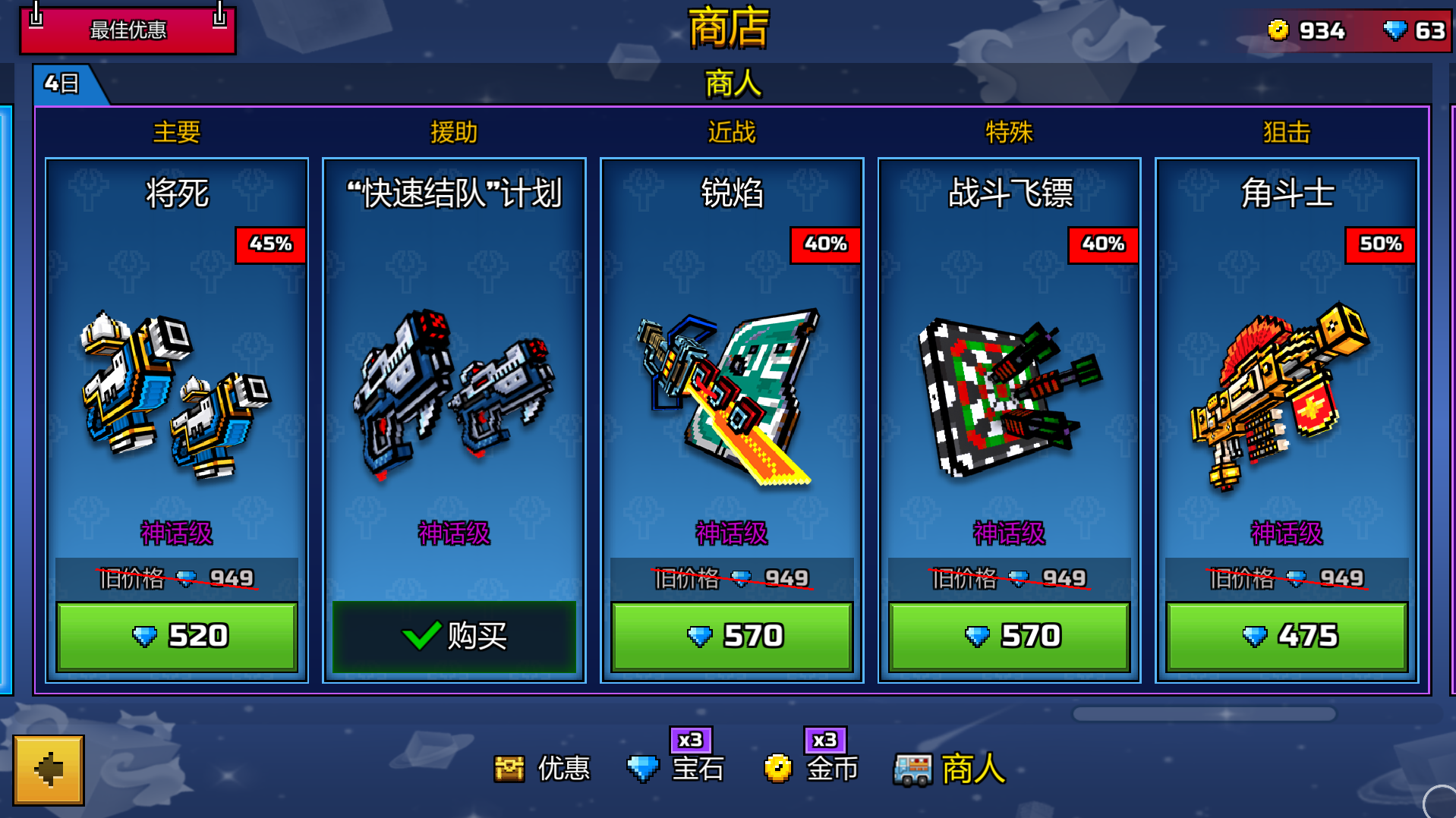The width and height of the screenshot is (1456, 818).
Task: Switch to the 商人 merchant tab
Action: pos(950,769)
